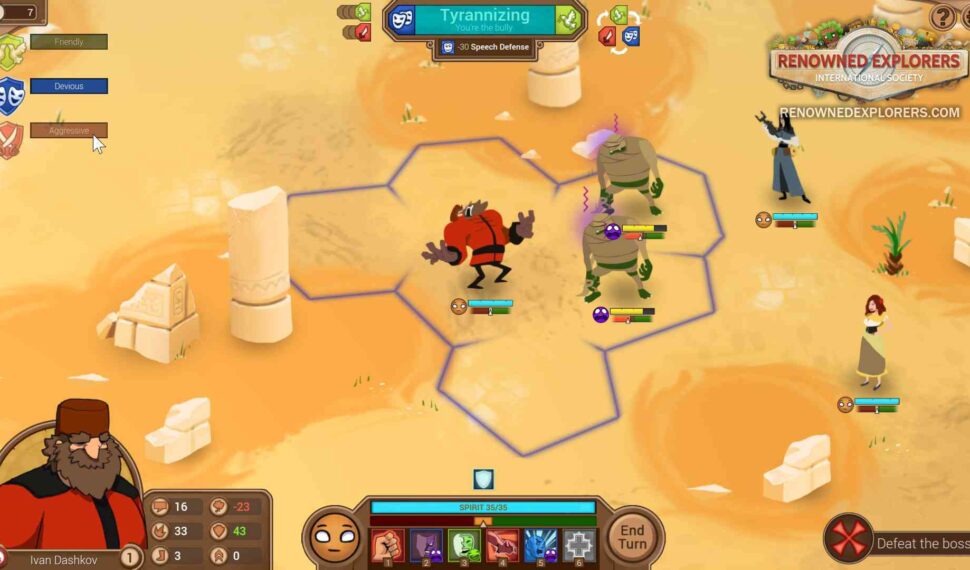The height and width of the screenshot is (570, 970).
Task: Select the Devious attitude label
Action: tap(69, 87)
